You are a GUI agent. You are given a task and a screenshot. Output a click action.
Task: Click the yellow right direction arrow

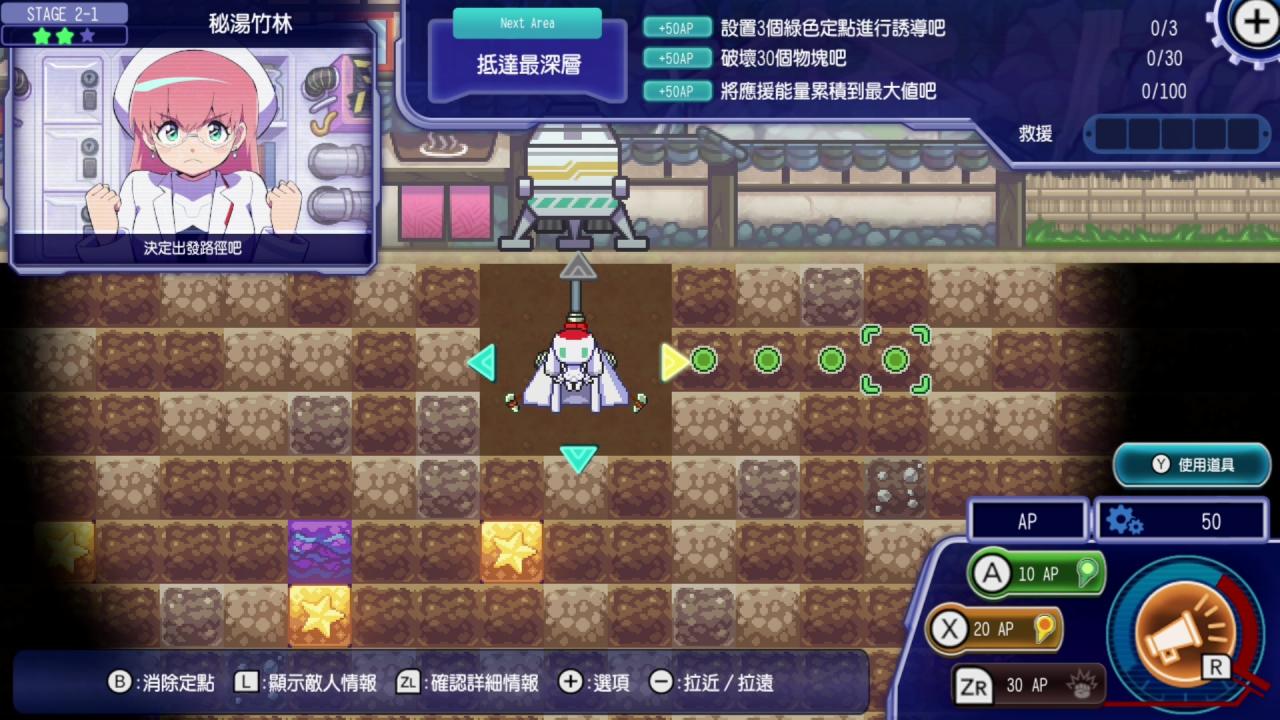pyautogui.click(x=674, y=362)
